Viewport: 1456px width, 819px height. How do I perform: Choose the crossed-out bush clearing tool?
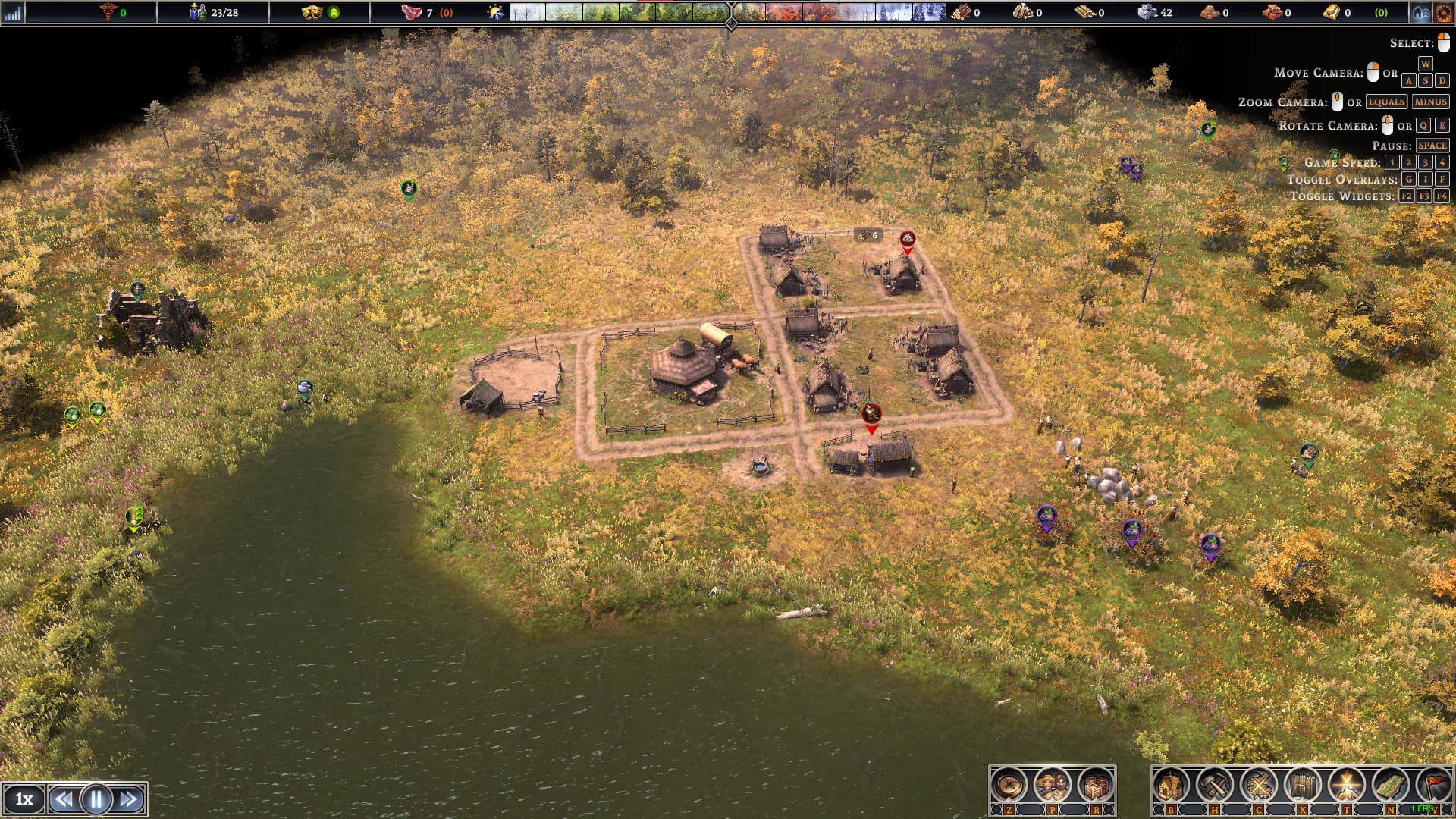[x=1259, y=786]
